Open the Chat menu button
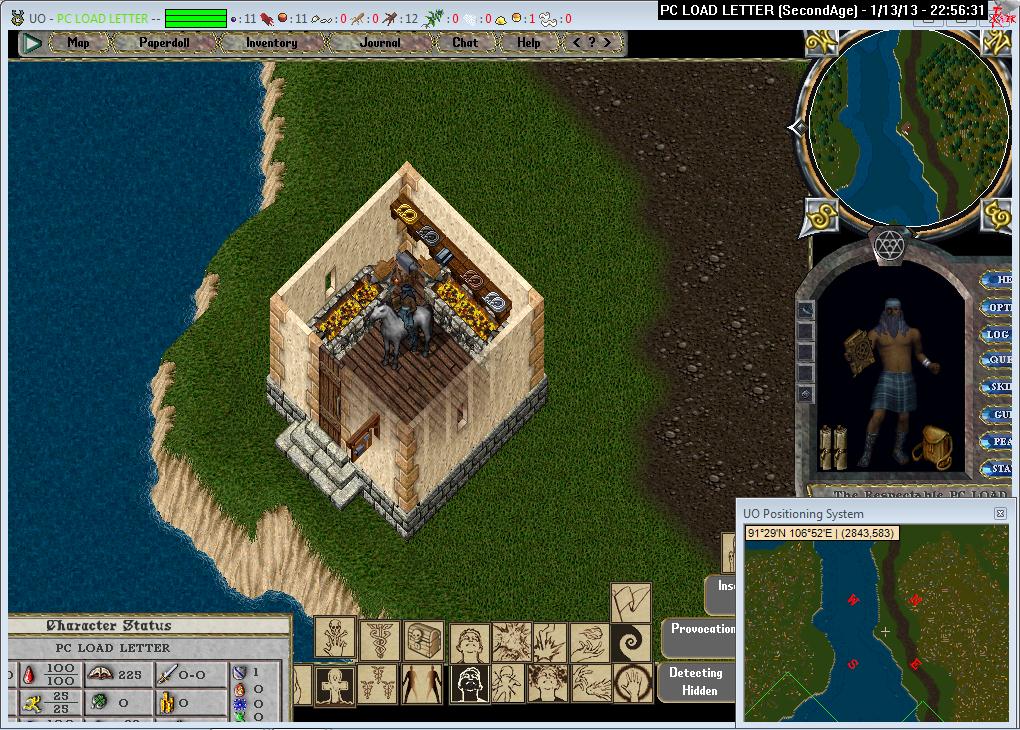Image resolution: width=1020 pixels, height=730 pixels. 465,43
